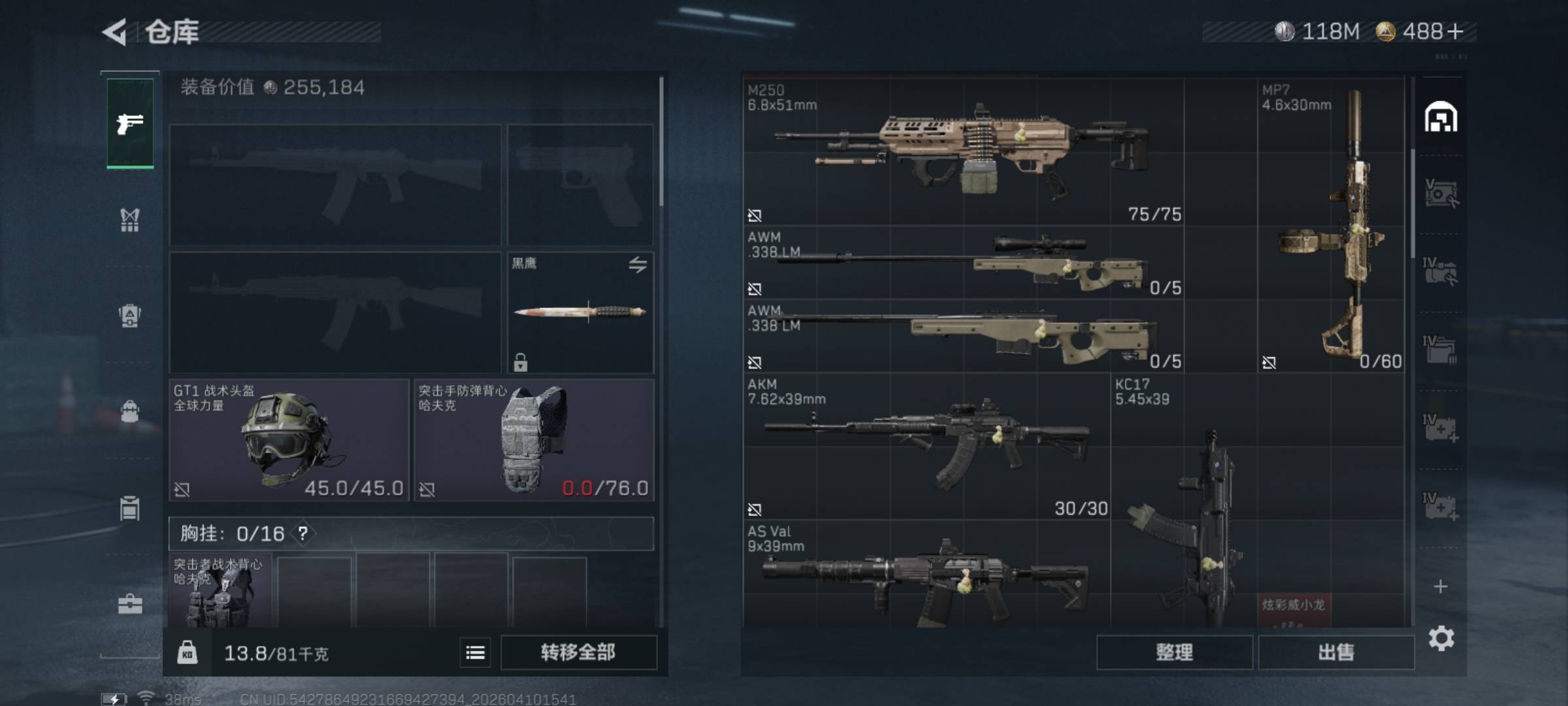Viewport: 1568px width, 706px height.
Task: Switch to the tactical vest tab
Action: pyautogui.click(x=130, y=220)
